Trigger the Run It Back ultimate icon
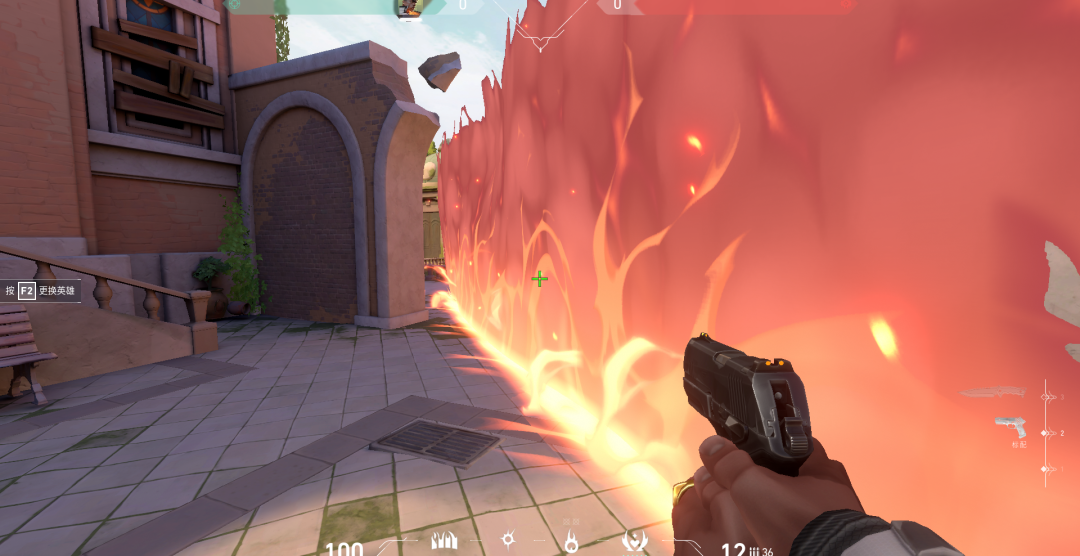The width and height of the screenshot is (1080, 556). (633, 542)
